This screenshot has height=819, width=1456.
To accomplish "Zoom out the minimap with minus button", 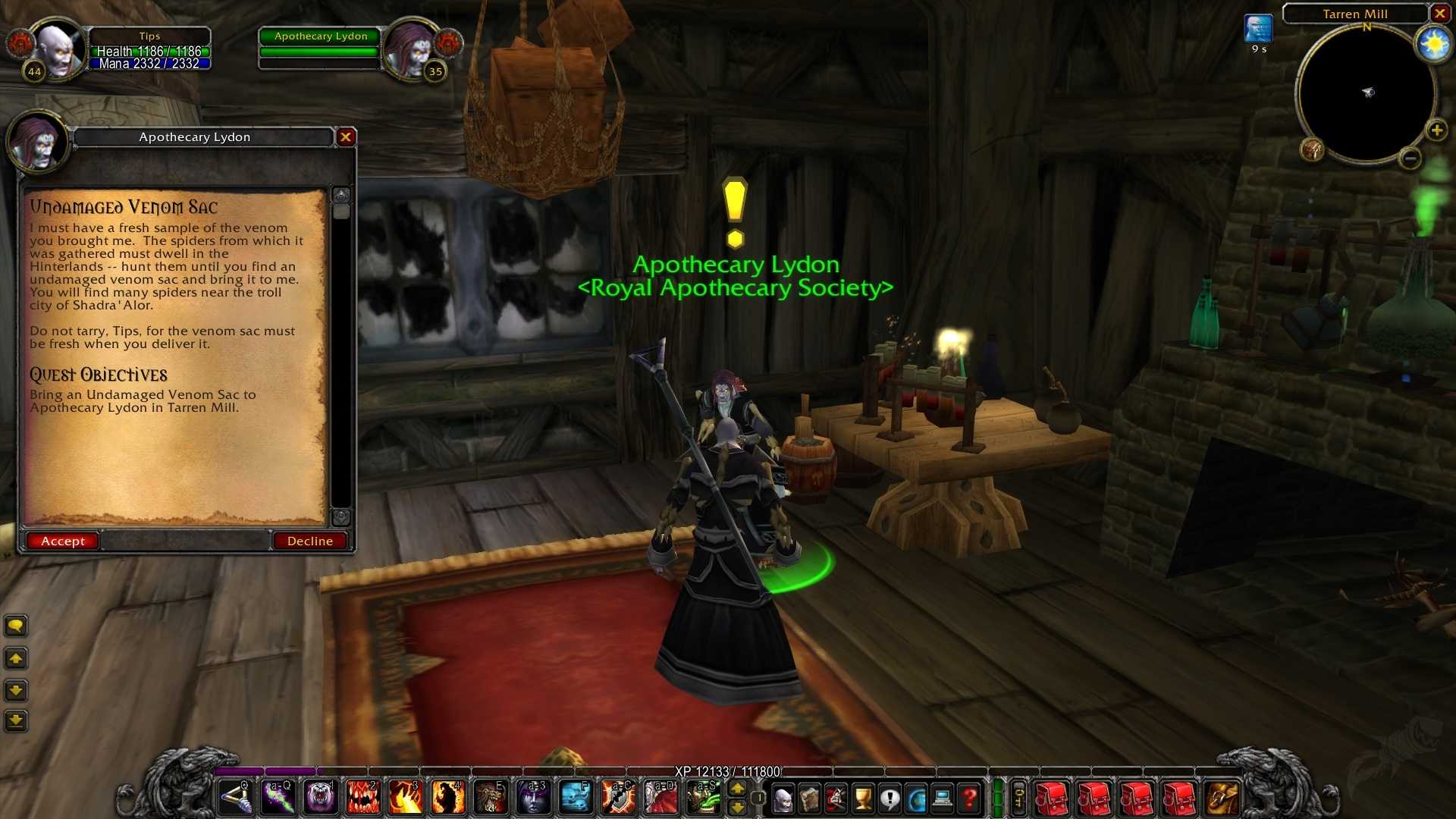I will click(1410, 158).
